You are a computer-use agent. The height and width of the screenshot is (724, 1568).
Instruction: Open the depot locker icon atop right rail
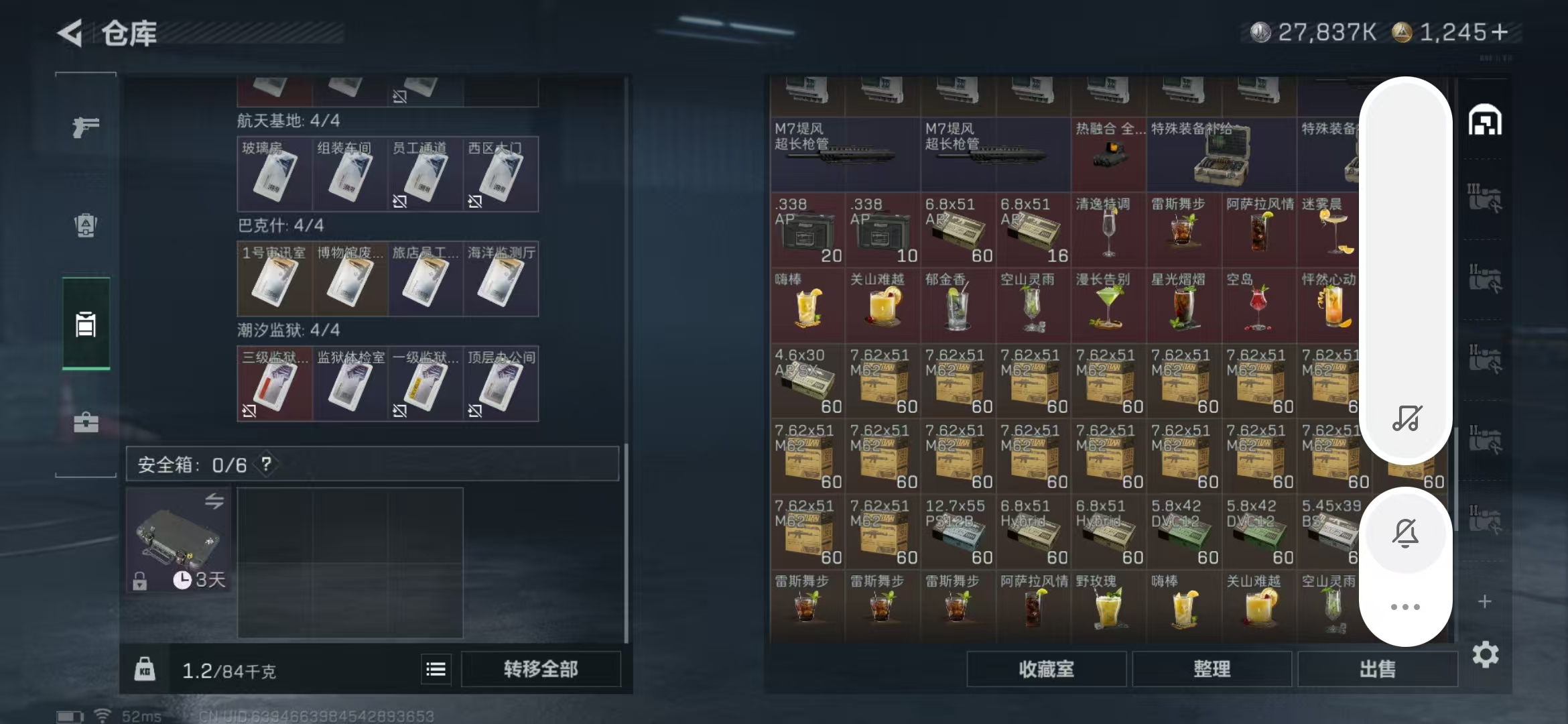click(x=1486, y=119)
